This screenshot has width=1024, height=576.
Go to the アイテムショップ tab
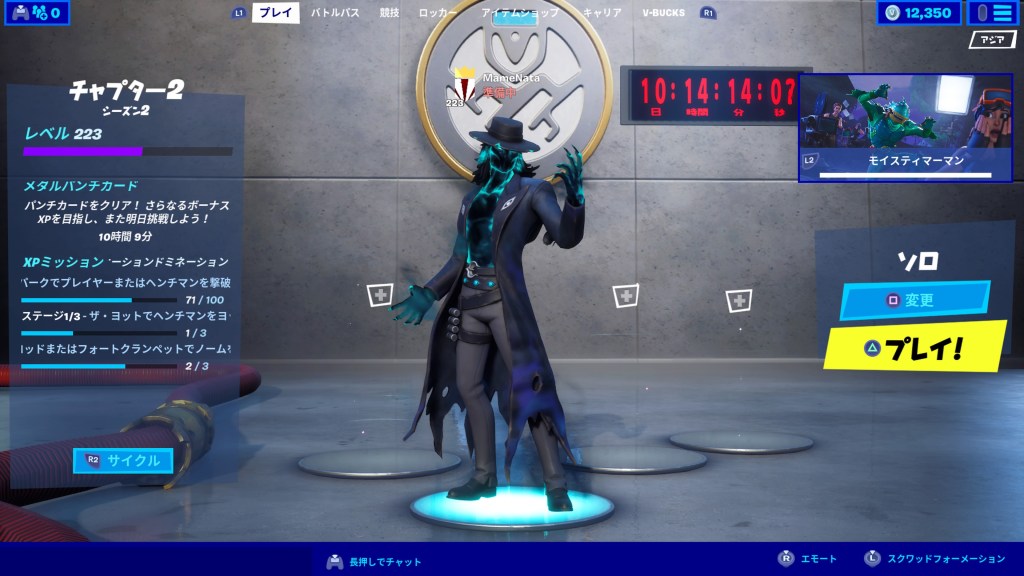520,13
